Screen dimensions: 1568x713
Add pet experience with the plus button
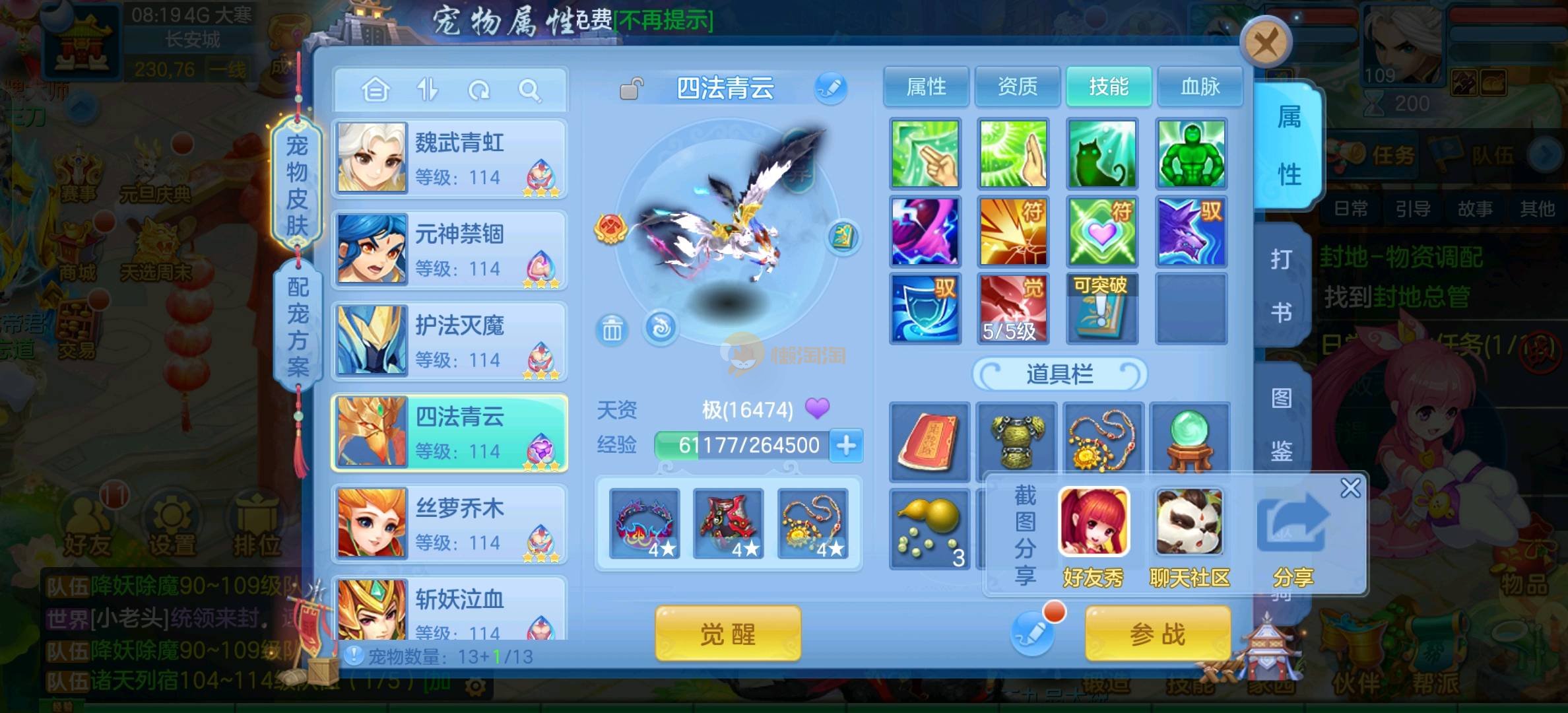tap(846, 446)
